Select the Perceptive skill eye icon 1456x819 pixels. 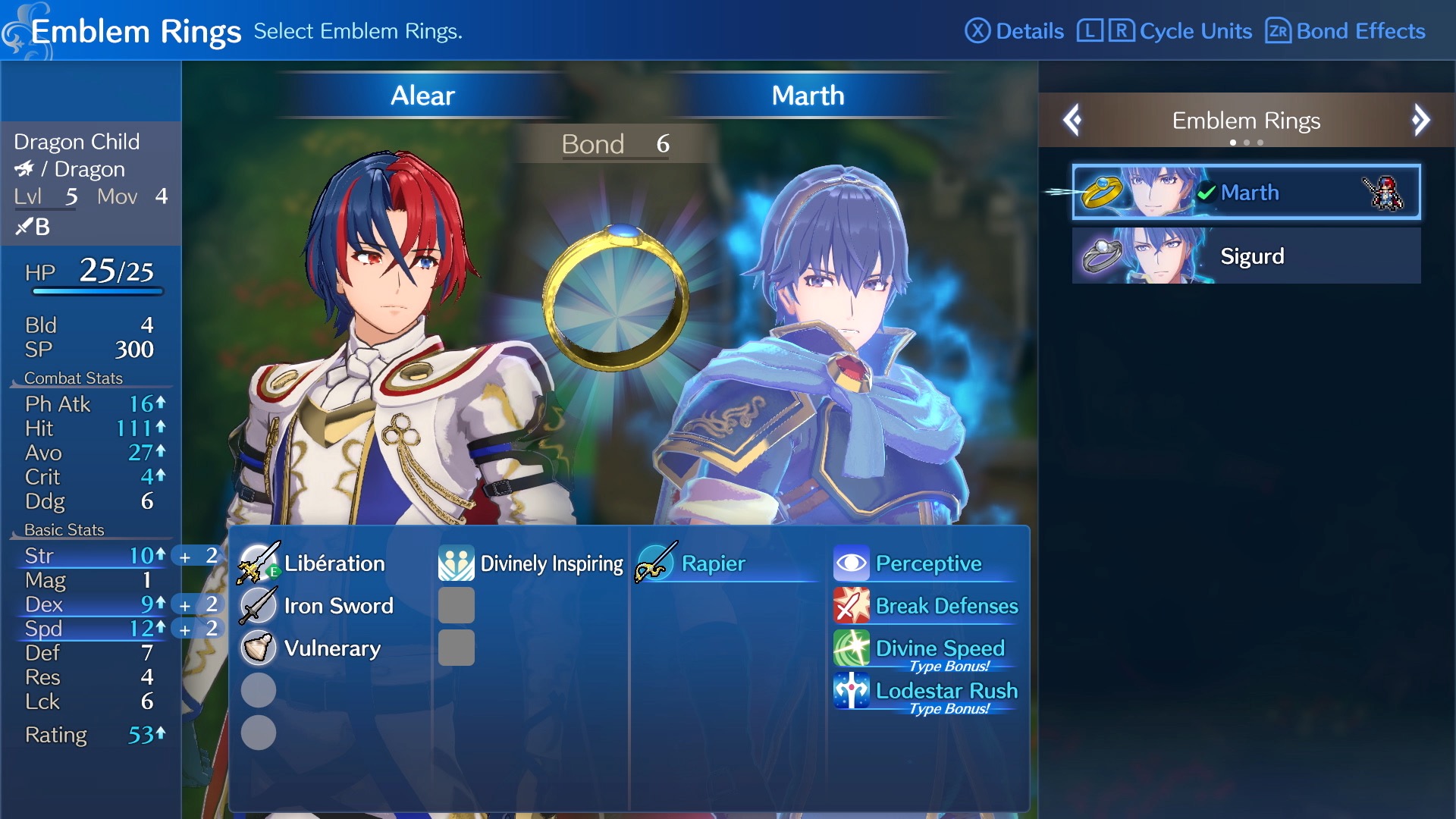[852, 563]
